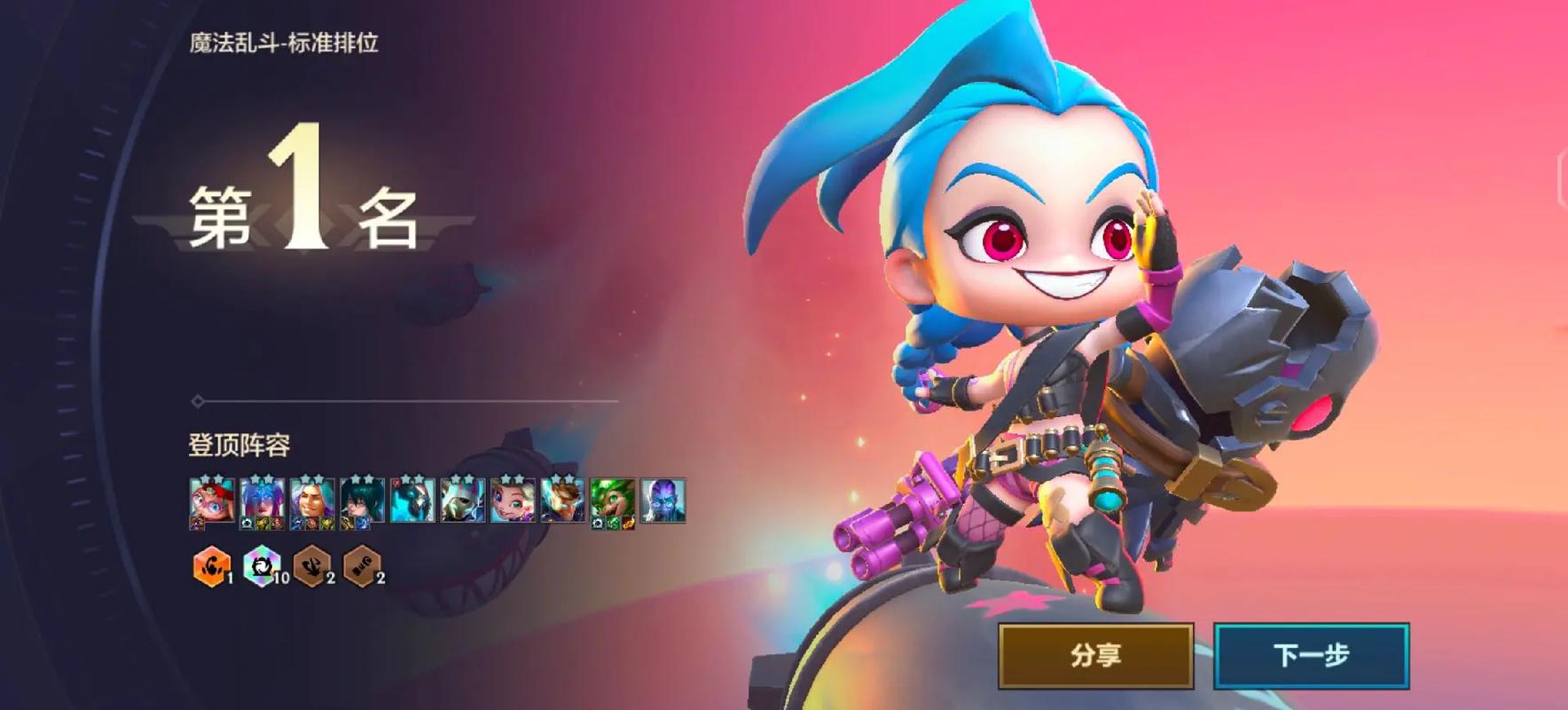Select the red-hat goggles champion portrait
Screen dimensions: 1568x710
pos(212,501)
